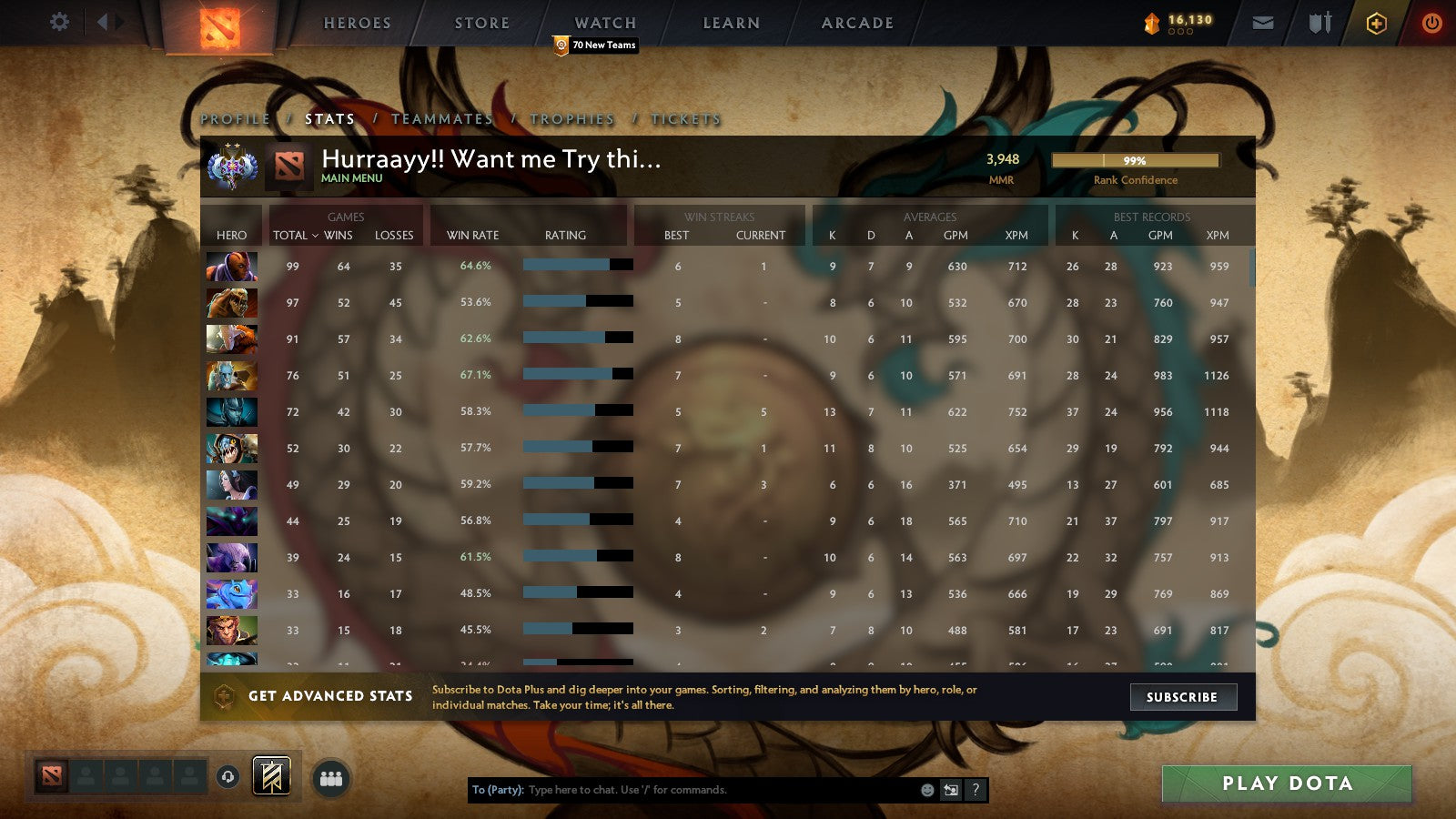Open the mail notifications envelope icon
This screenshot has height=819, width=1456.
tap(1263, 23)
